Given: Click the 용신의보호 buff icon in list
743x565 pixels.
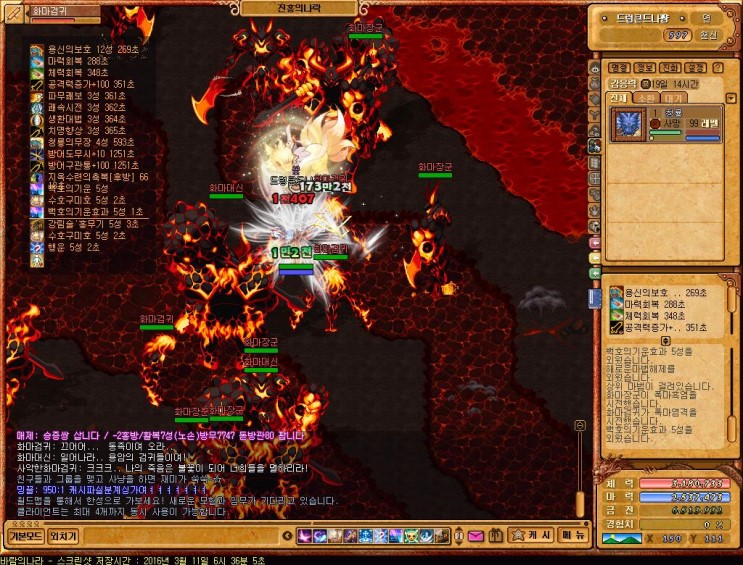Looking at the screenshot, I should [x=37, y=49].
